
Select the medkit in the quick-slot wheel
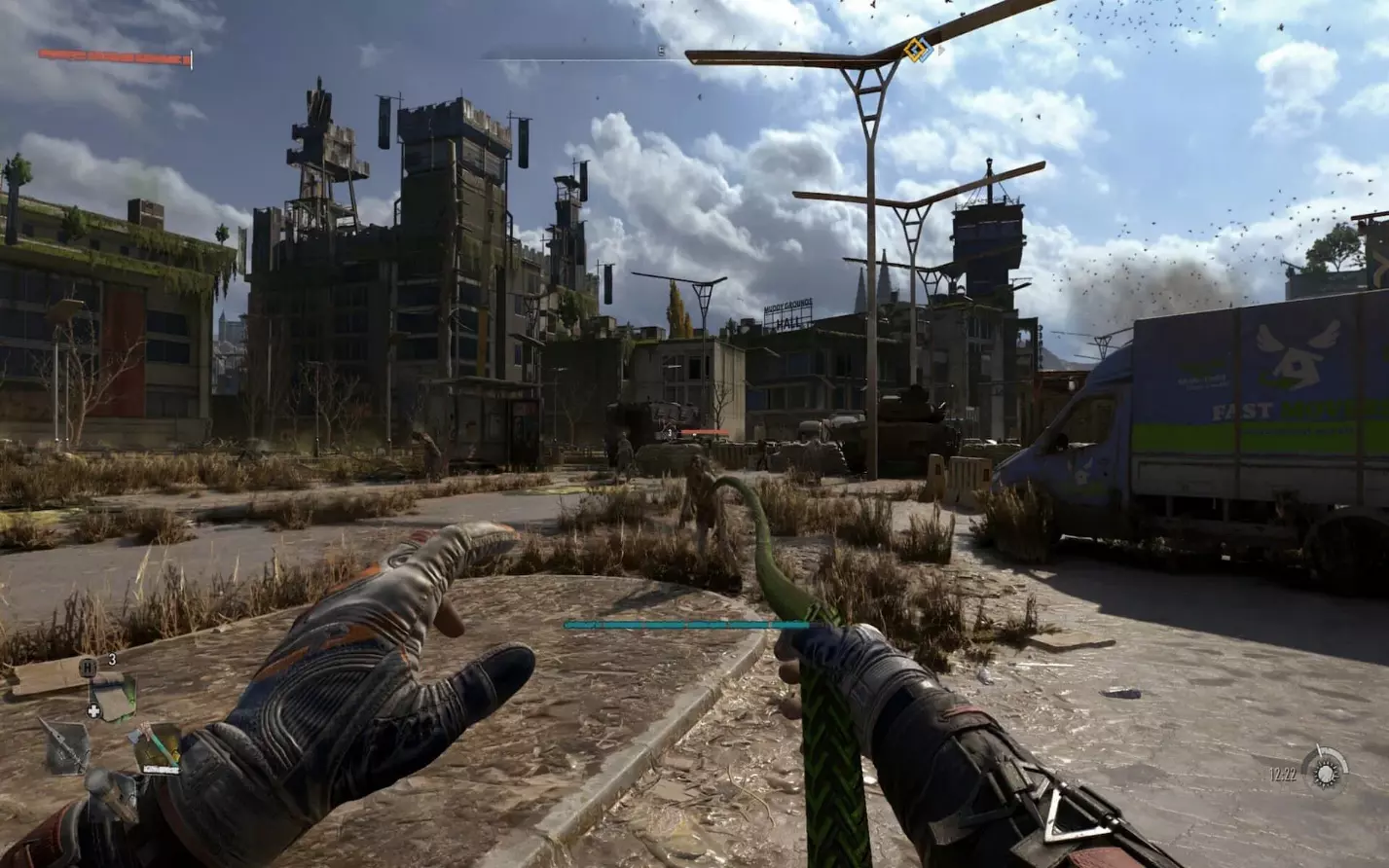click(x=111, y=699)
